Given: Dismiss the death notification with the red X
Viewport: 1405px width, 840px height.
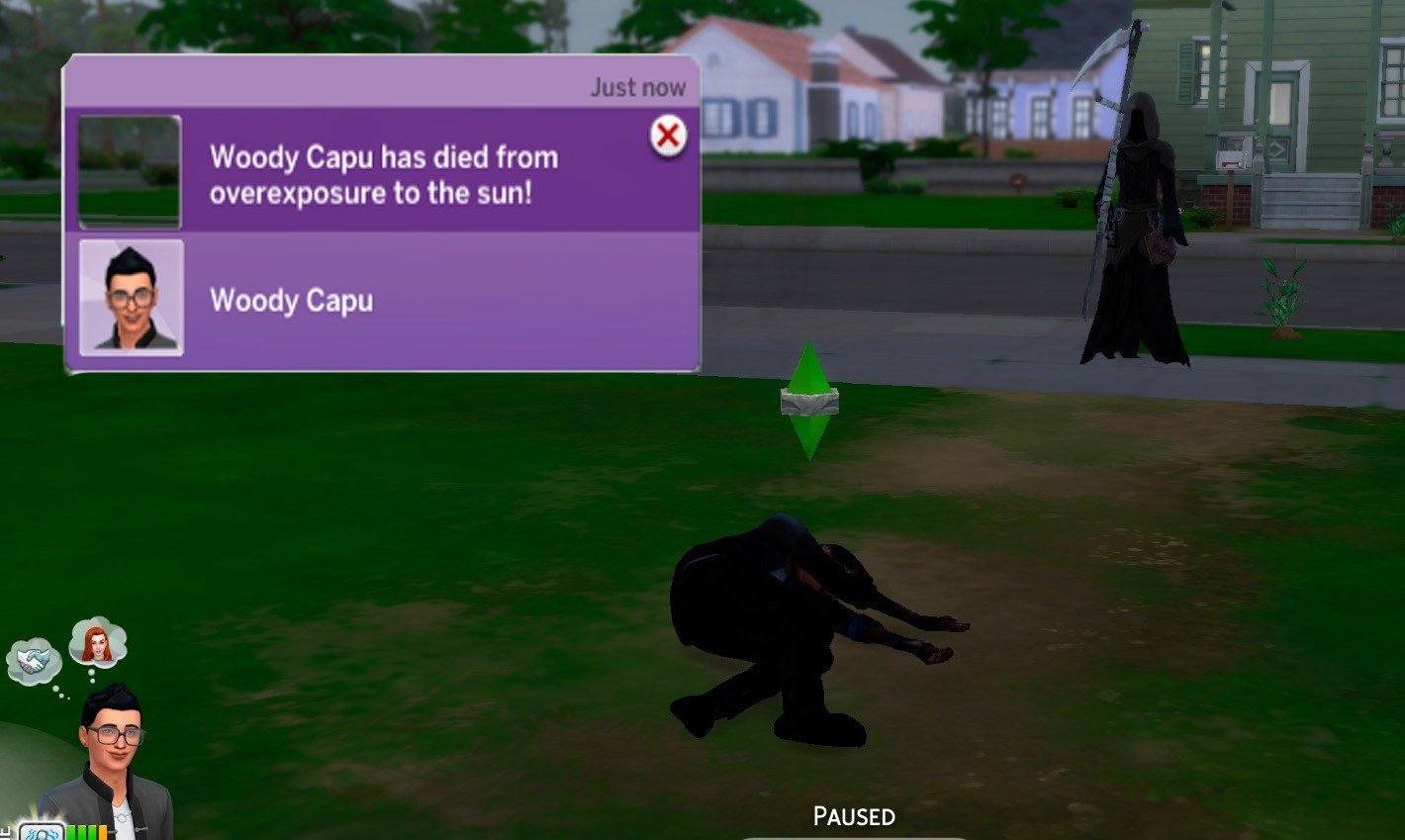Looking at the screenshot, I should tap(670, 137).
